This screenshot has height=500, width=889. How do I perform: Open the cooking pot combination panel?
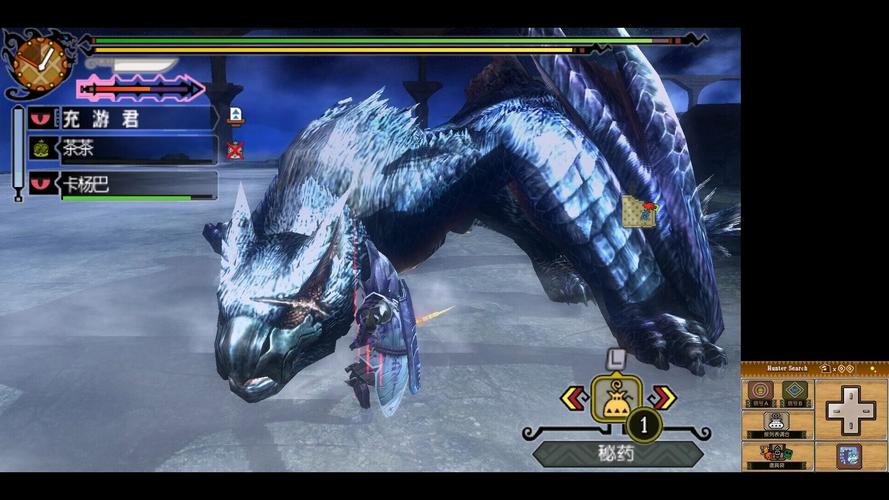coord(777,425)
